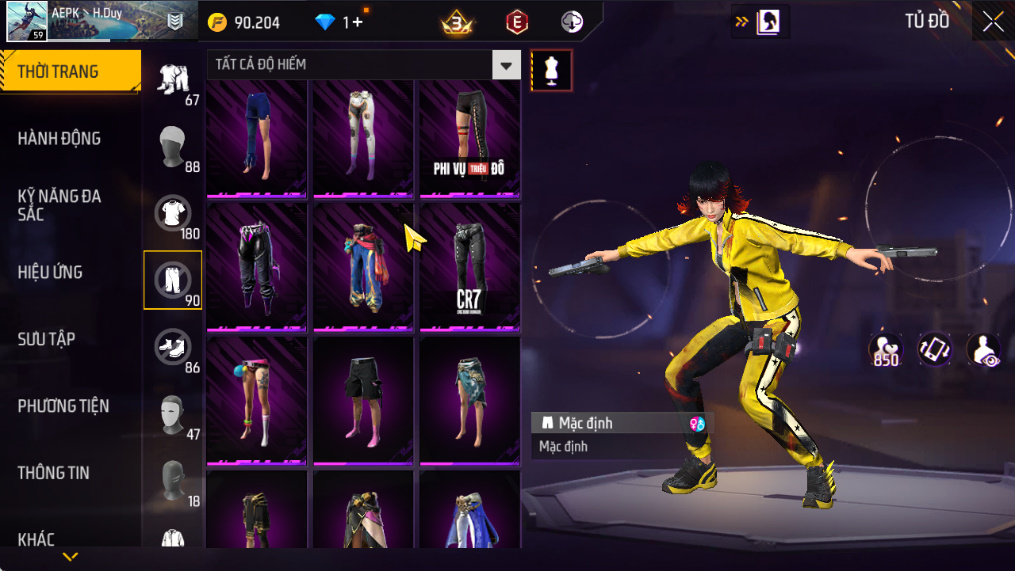The width and height of the screenshot is (1015, 571).
Task: Select the CR7 black pants item
Action: pos(469,266)
